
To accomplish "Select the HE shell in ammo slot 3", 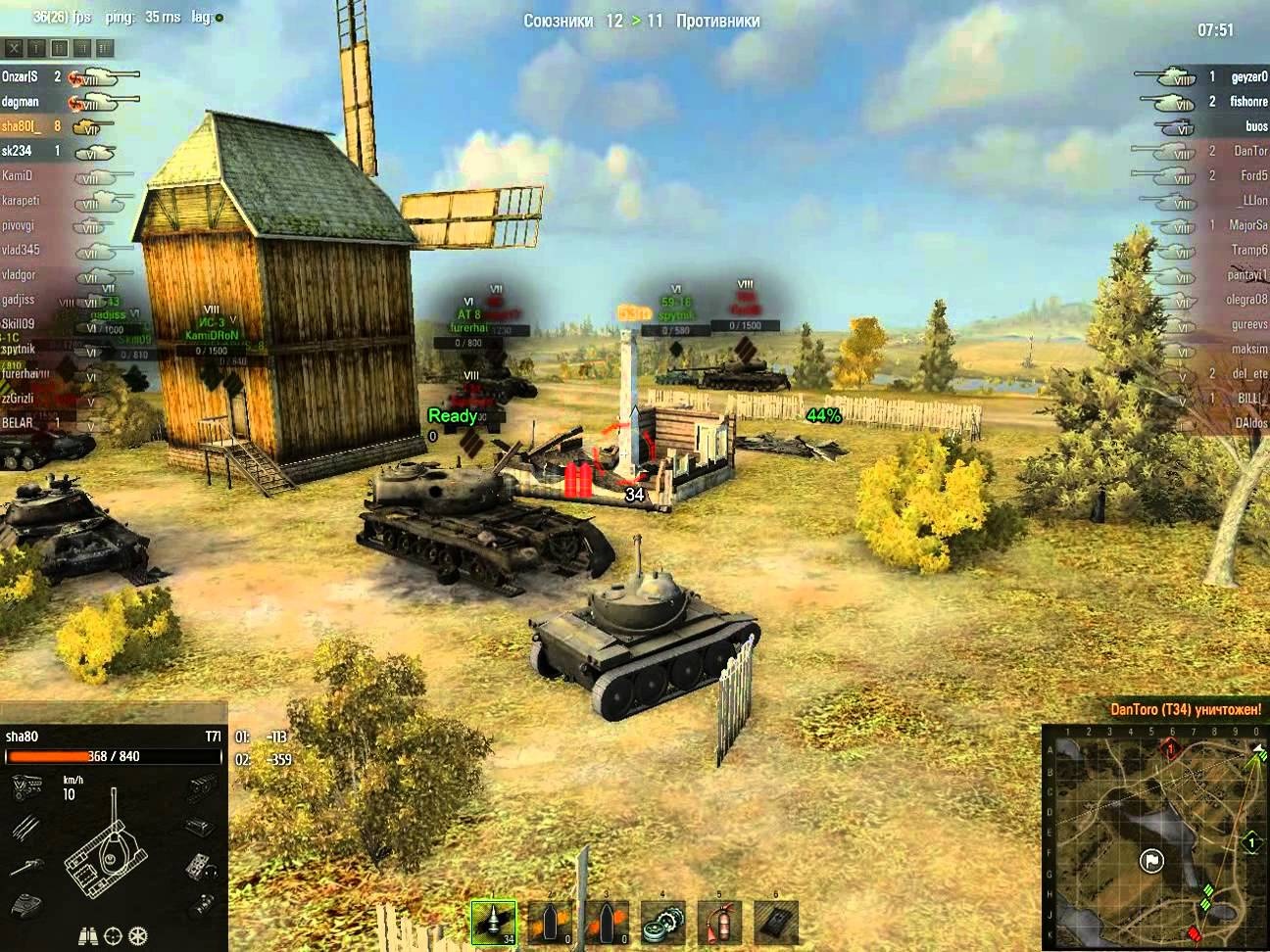I will (608, 922).
